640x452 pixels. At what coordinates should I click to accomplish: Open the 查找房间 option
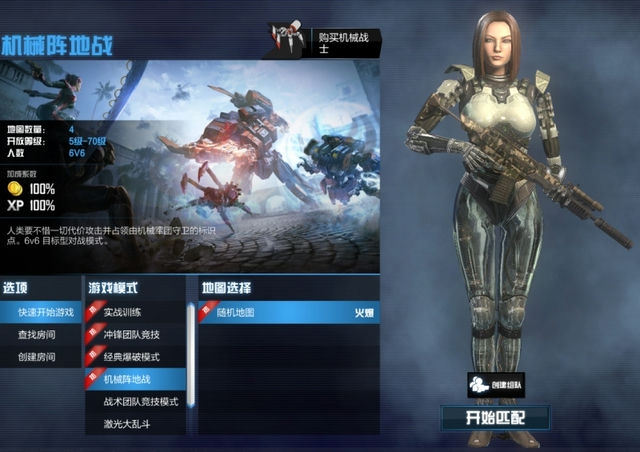38,334
